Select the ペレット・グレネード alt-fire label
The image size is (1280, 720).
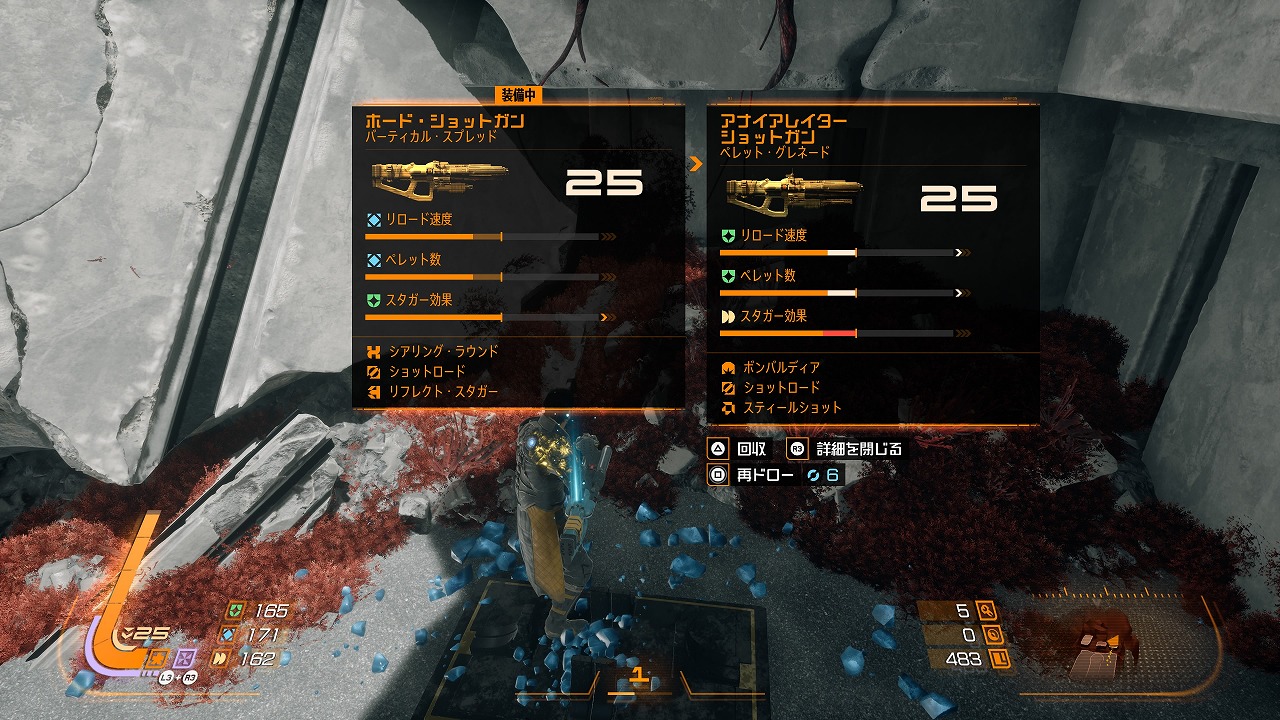(775, 152)
